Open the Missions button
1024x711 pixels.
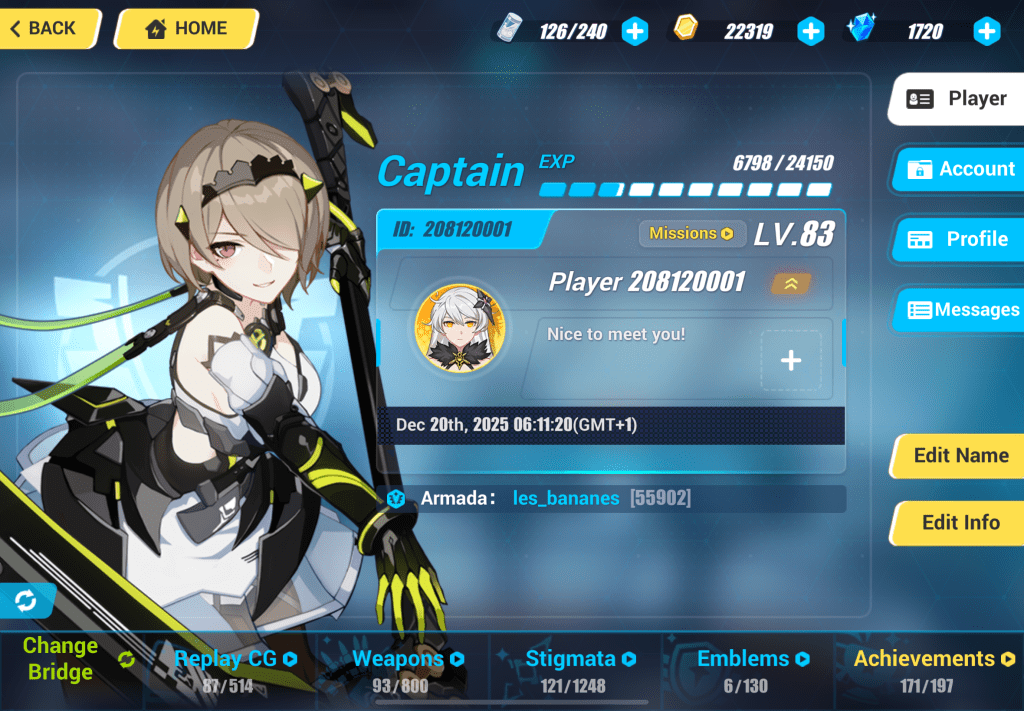click(692, 234)
